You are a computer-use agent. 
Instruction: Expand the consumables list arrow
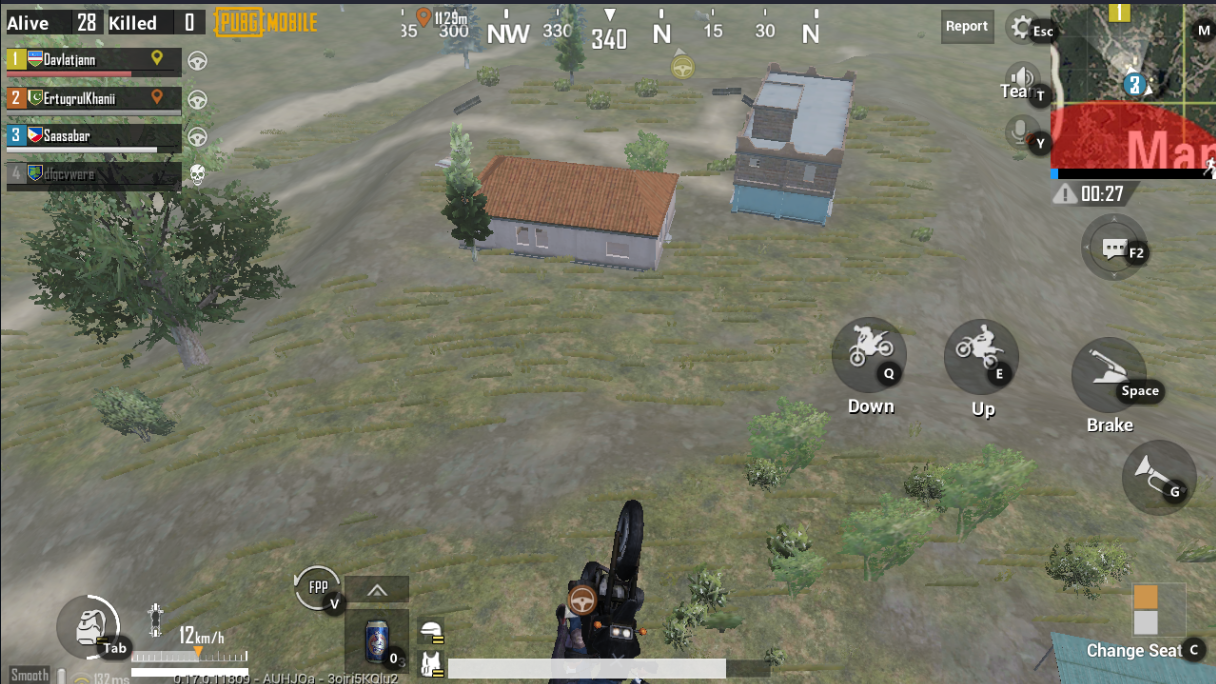tap(377, 590)
